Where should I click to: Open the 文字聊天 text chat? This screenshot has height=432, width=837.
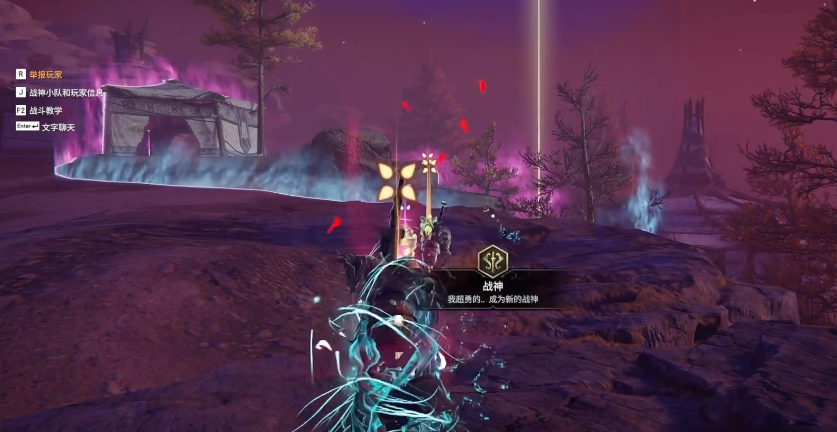59,127
